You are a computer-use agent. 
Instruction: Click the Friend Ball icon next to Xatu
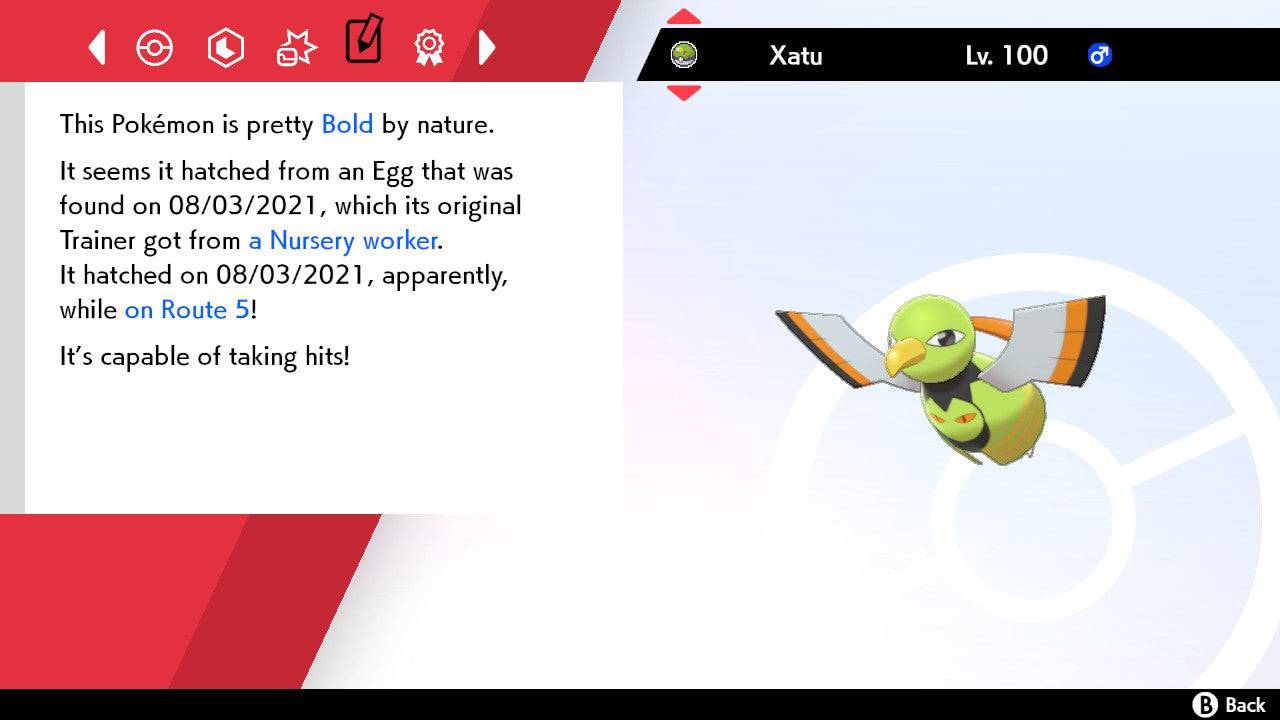click(x=685, y=55)
